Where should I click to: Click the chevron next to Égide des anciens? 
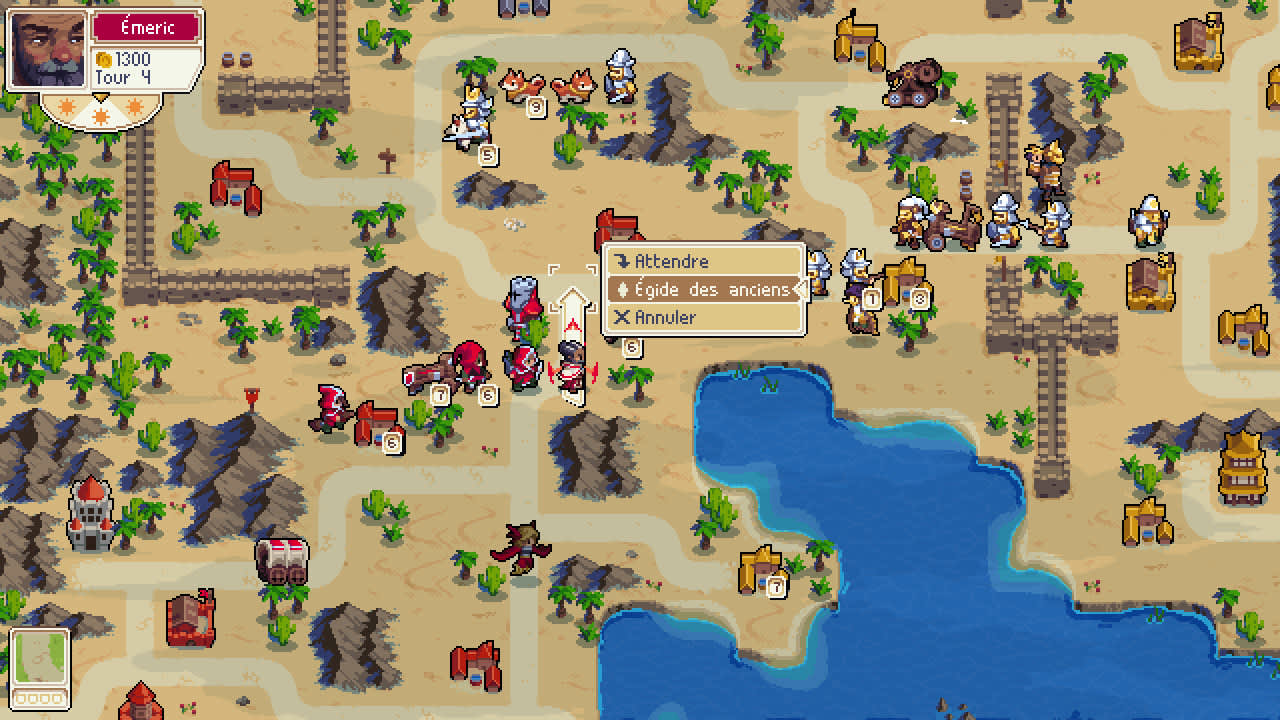pos(801,290)
